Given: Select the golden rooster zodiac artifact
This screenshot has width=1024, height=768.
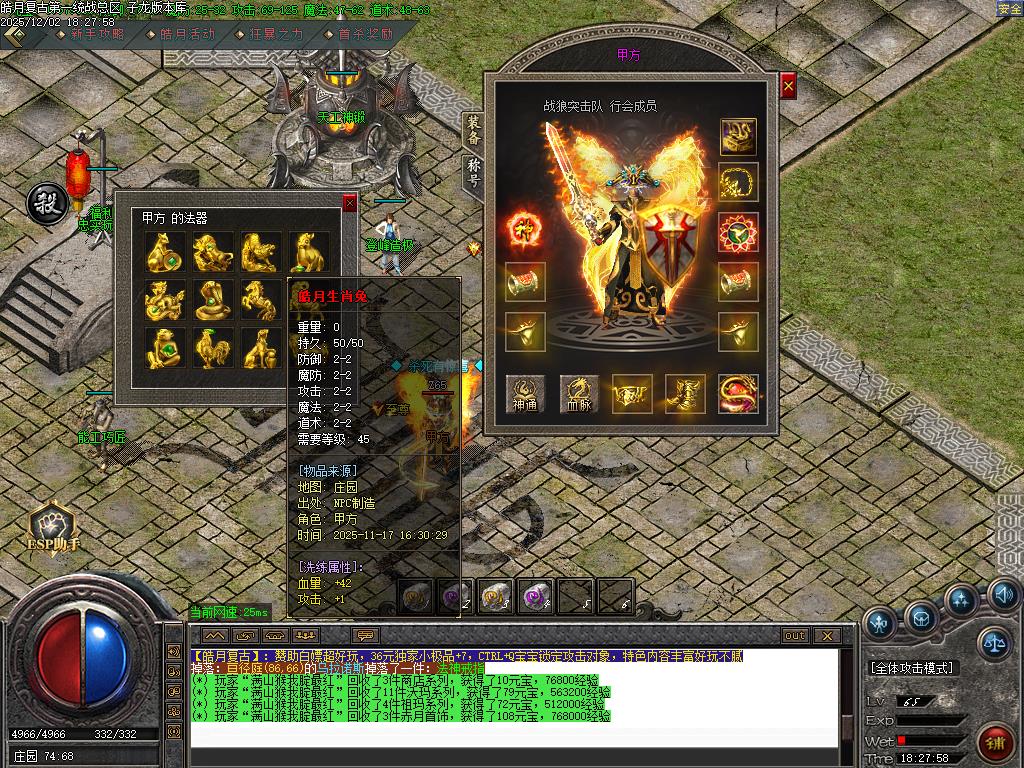Looking at the screenshot, I should tap(211, 348).
